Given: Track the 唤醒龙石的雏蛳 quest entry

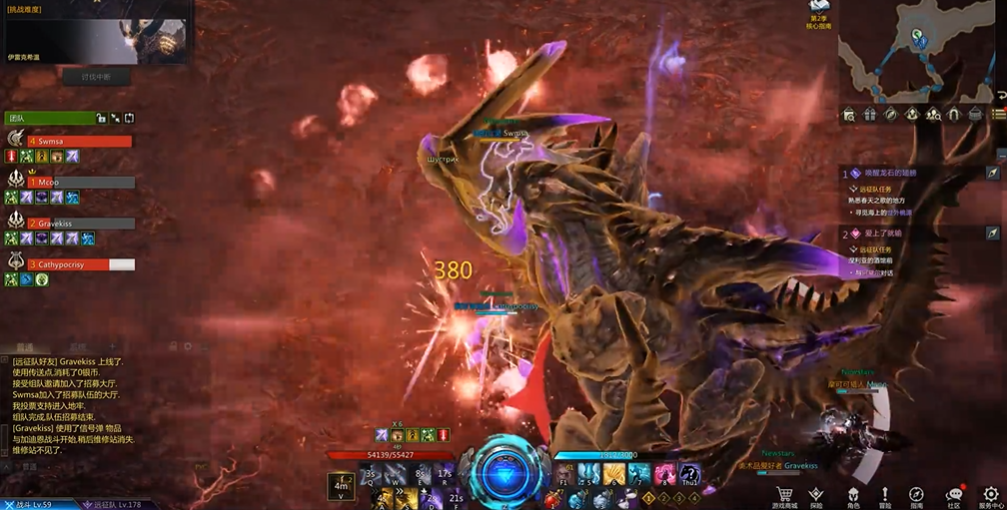Looking at the screenshot, I should click(x=889, y=173).
